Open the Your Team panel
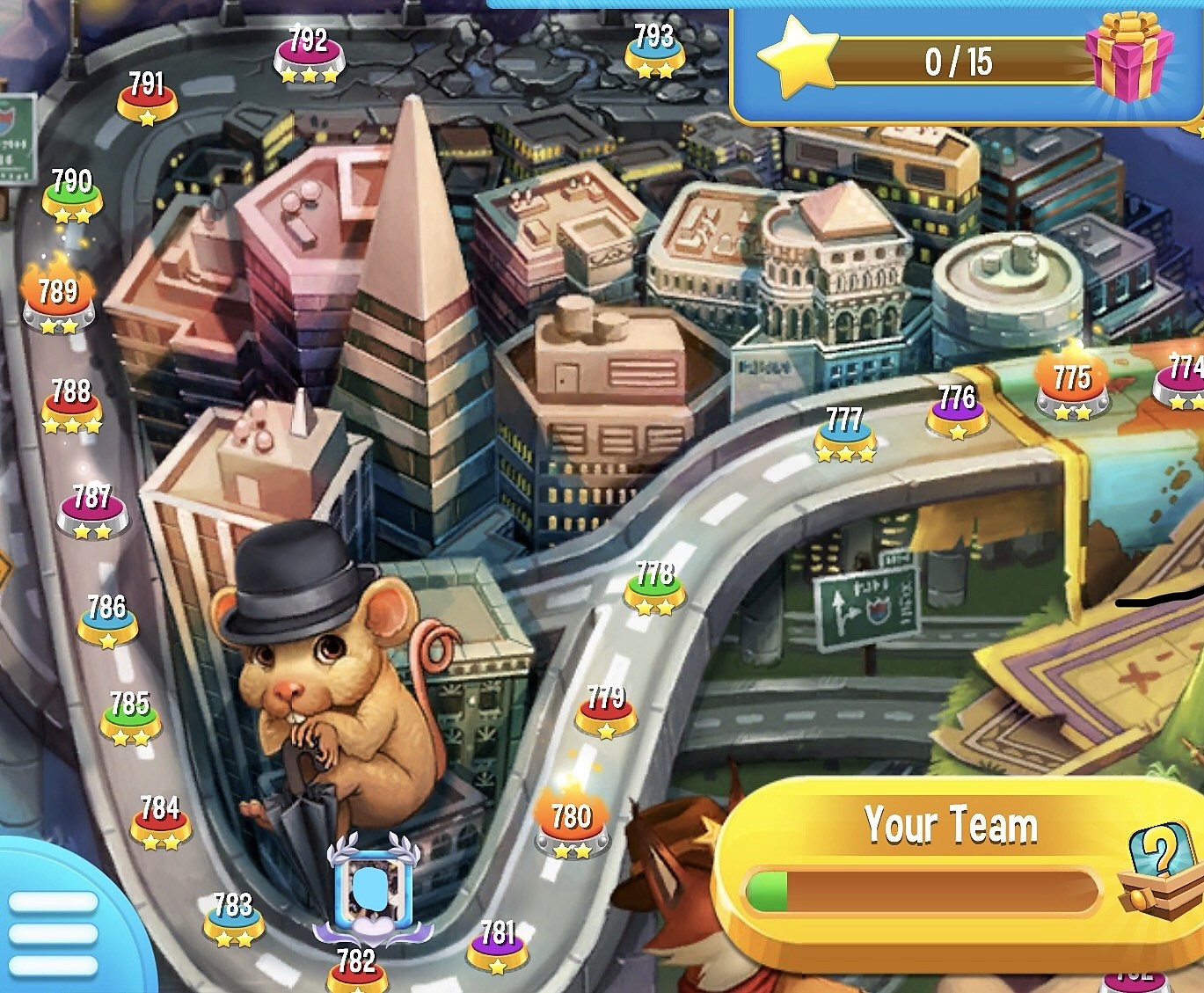Viewport: 1204px width, 993px height. coord(950,827)
